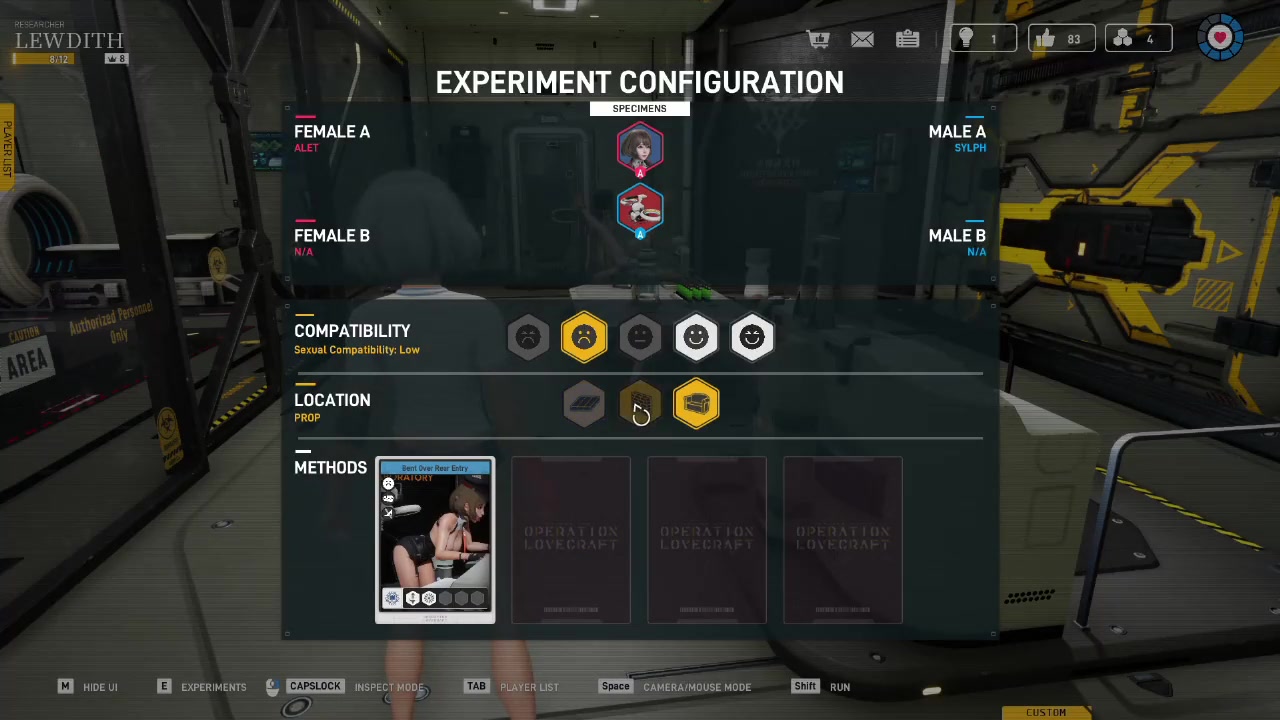Click the thumbs-up counter showing 83
This screenshot has width=1280, height=720.
(1060, 39)
